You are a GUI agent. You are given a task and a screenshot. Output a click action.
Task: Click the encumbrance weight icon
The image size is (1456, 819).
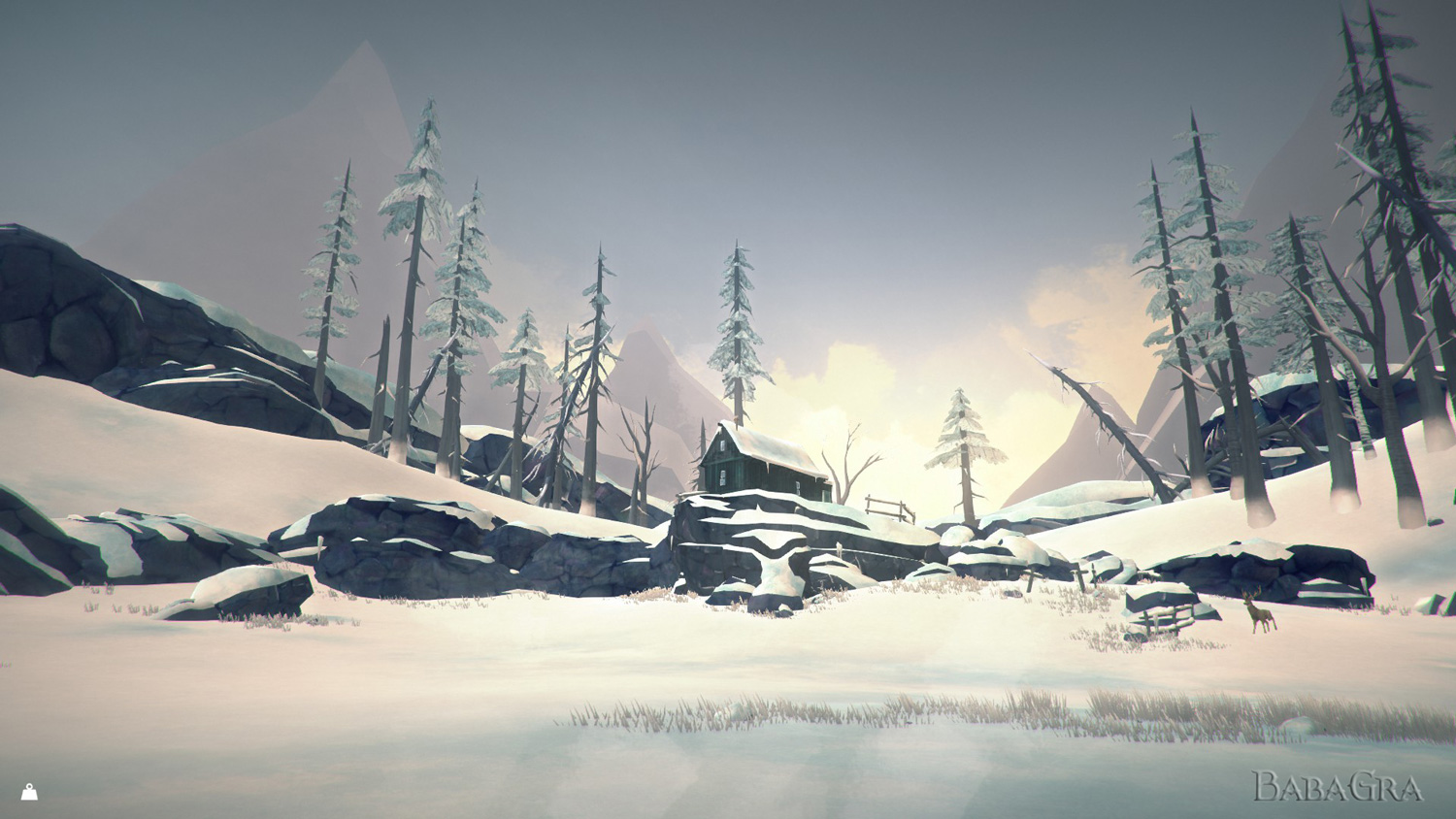29,792
